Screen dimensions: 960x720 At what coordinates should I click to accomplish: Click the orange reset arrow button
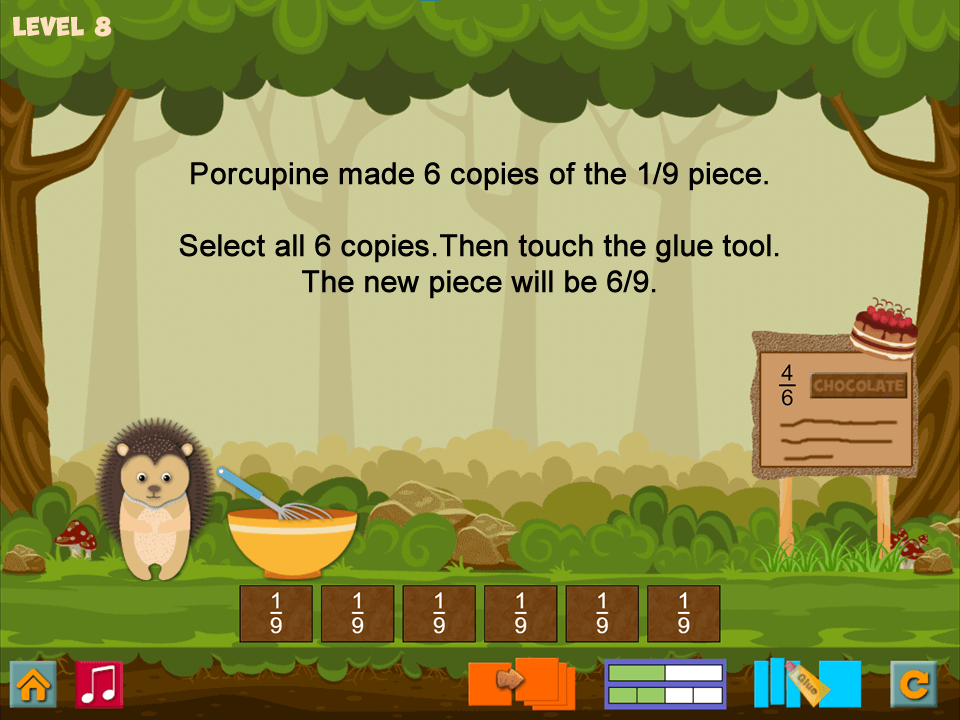coord(914,684)
